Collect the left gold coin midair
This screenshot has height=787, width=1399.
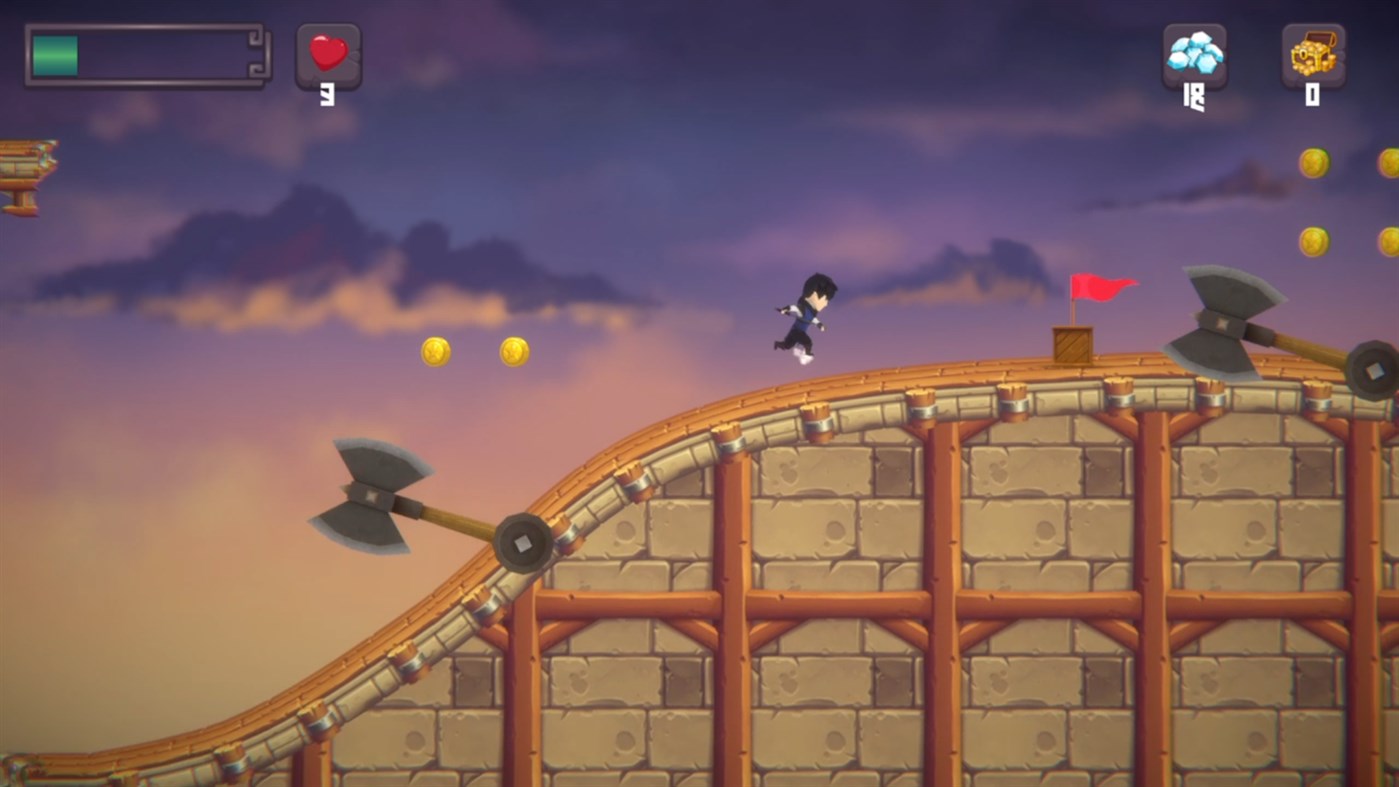click(434, 349)
